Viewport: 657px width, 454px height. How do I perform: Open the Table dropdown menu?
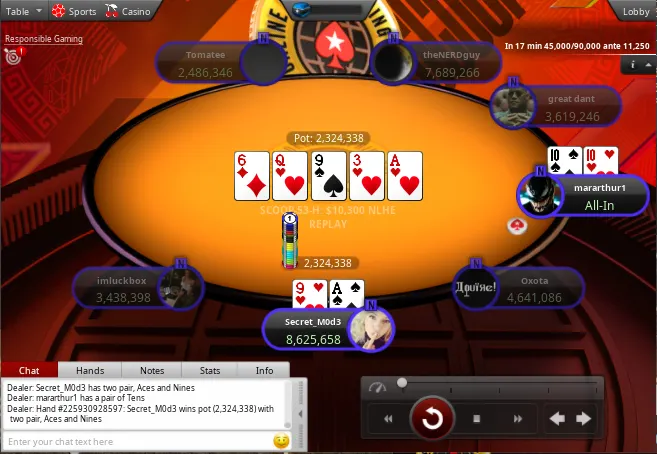pyautogui.click(x=24, y=11)
